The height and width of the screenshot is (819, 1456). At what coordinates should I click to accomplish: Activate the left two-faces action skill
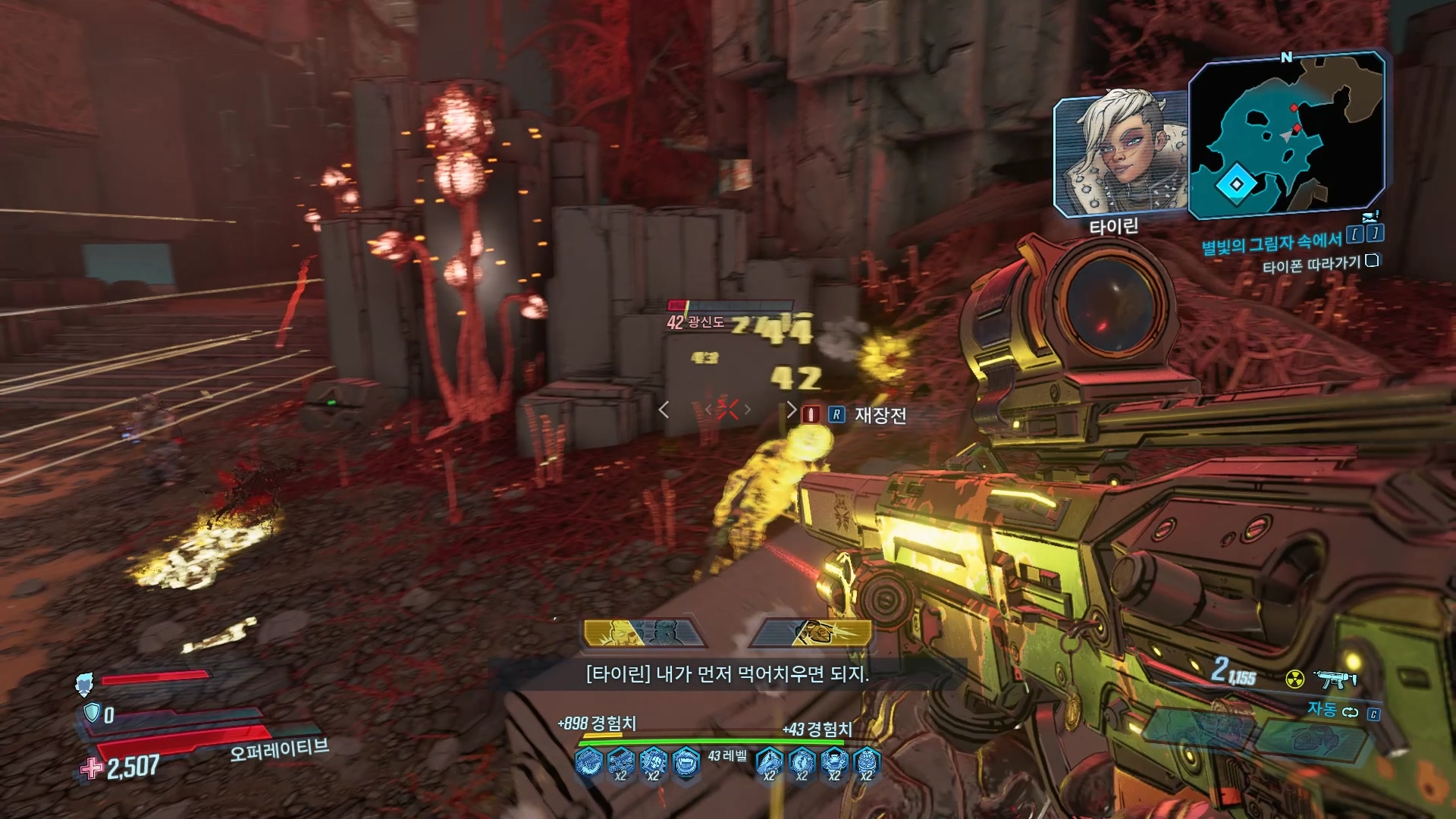644,633
